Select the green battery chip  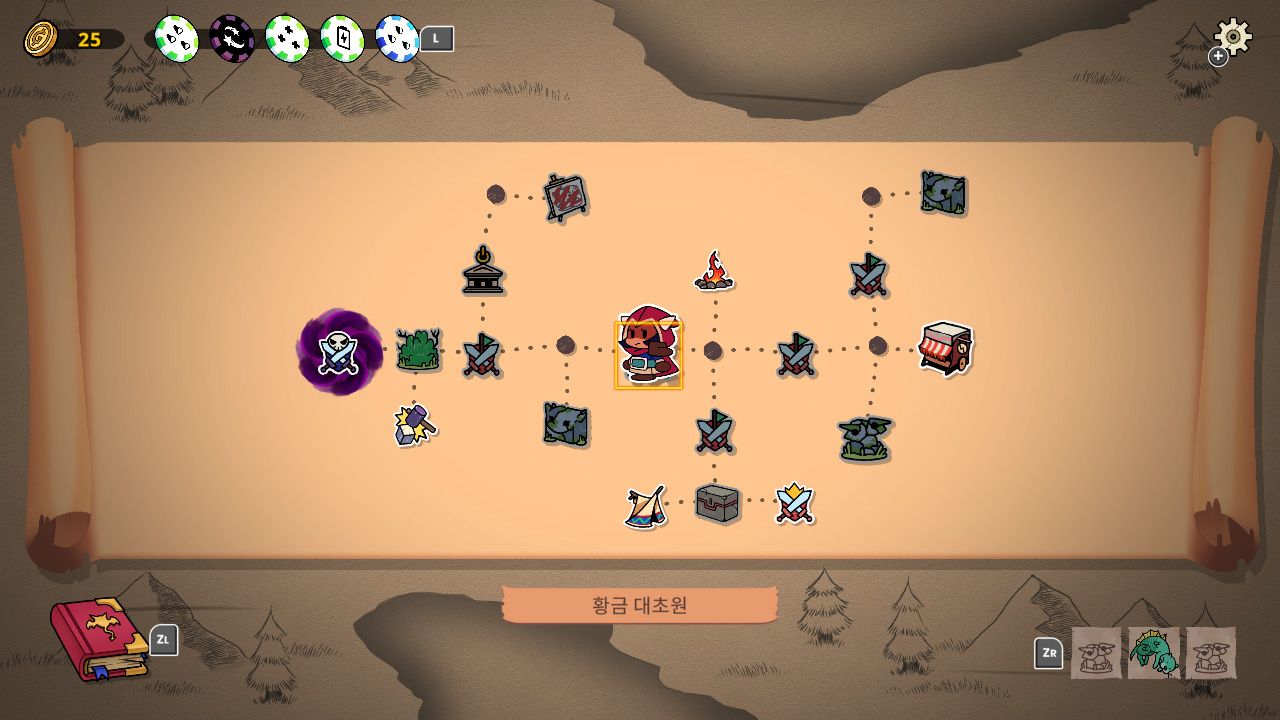coord(342,39)
